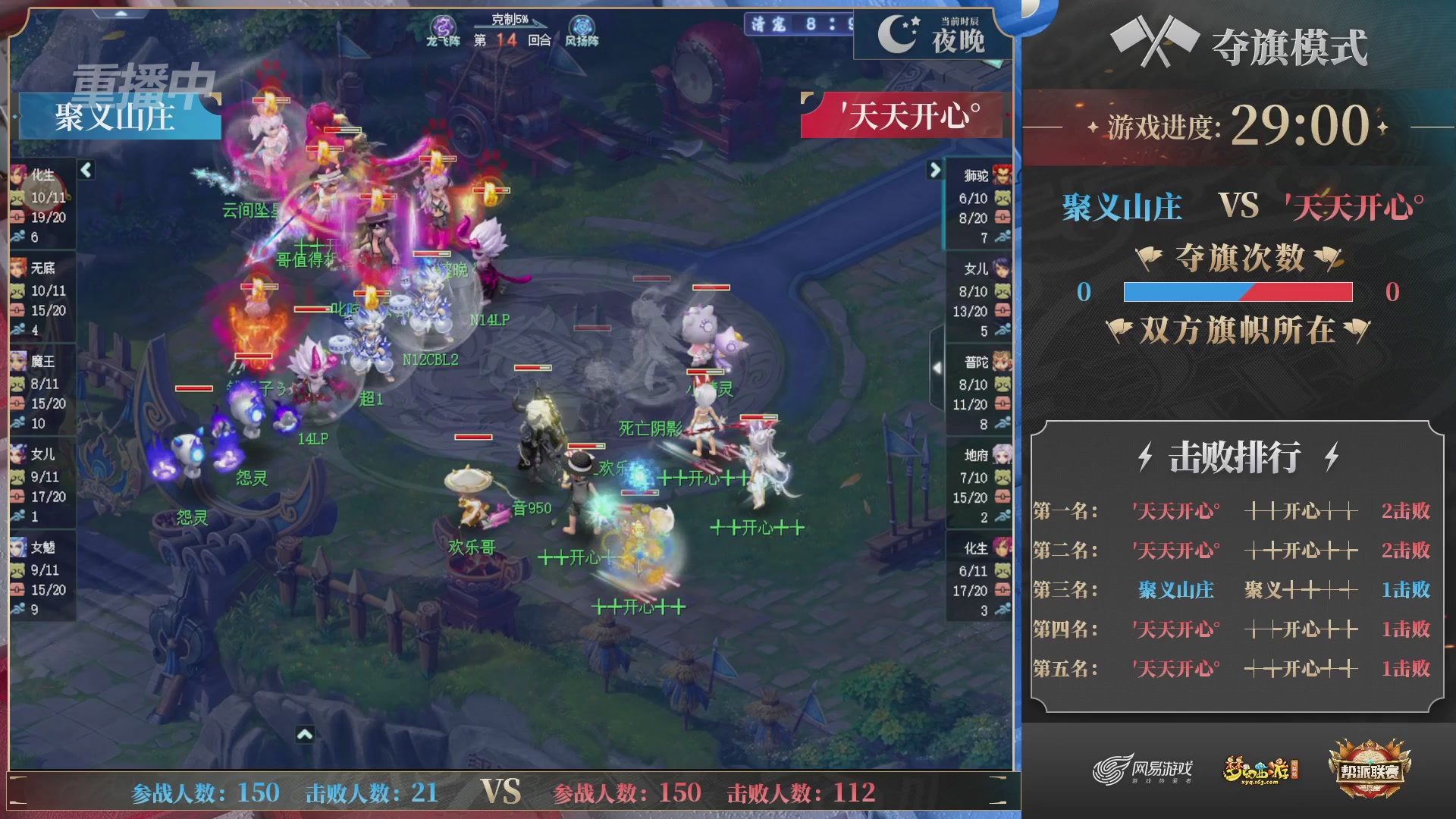The image size is (1456, 819).
Task: Click the 夺旗次数 progress bar
Action: pos(1238,290)
